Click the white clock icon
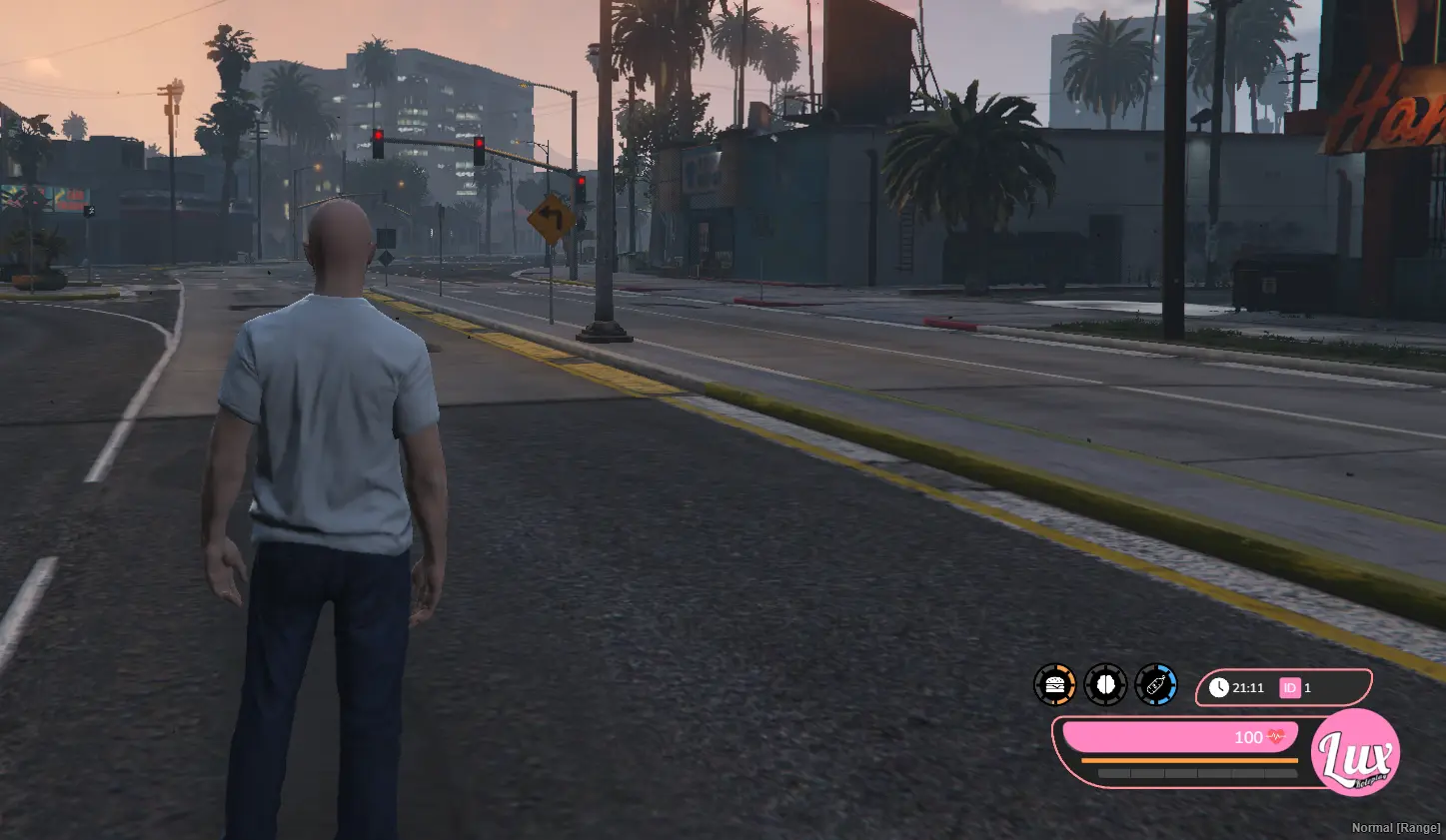This screenshot has height=840, width=1446. pyautogui.click(x=1218, y=687)
